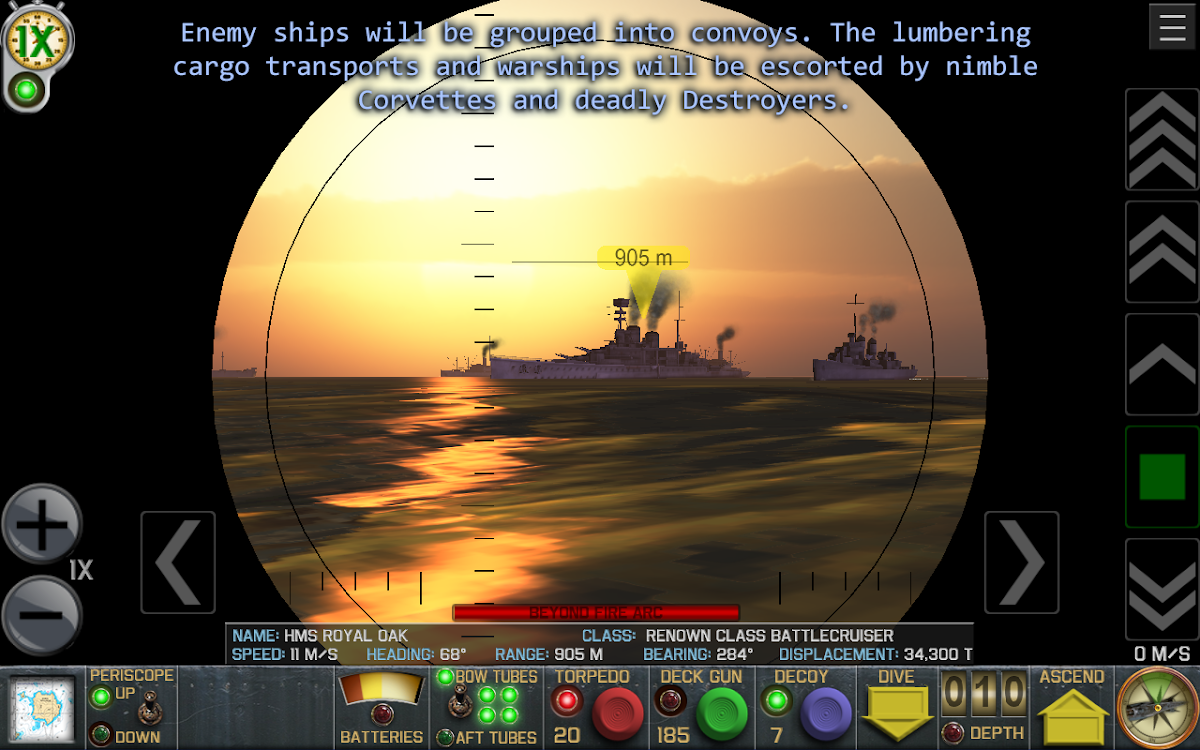
Task: Rotate the periscope view right
Action: 1021,562
